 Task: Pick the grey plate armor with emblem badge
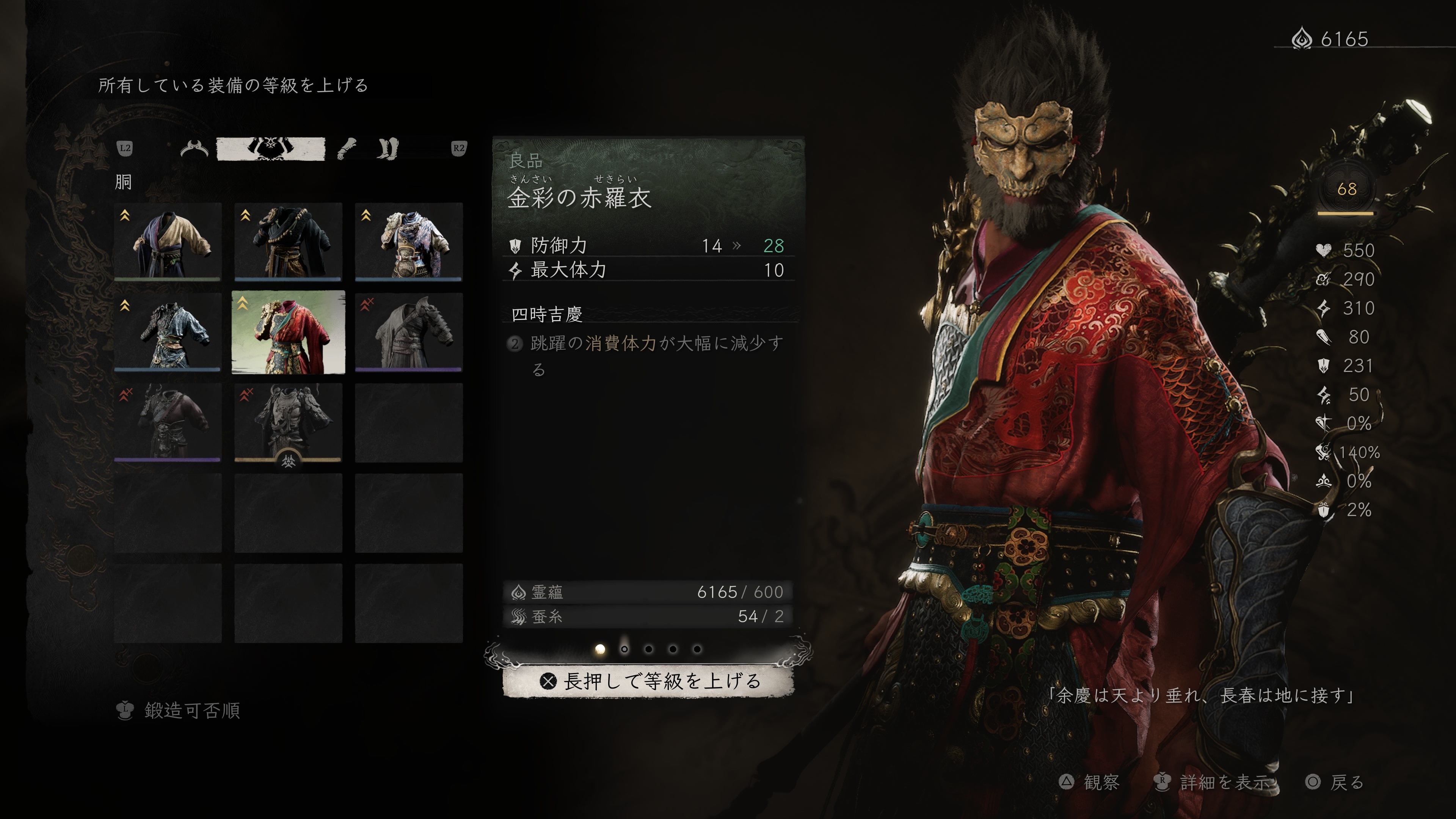click(x=288, y=423)
